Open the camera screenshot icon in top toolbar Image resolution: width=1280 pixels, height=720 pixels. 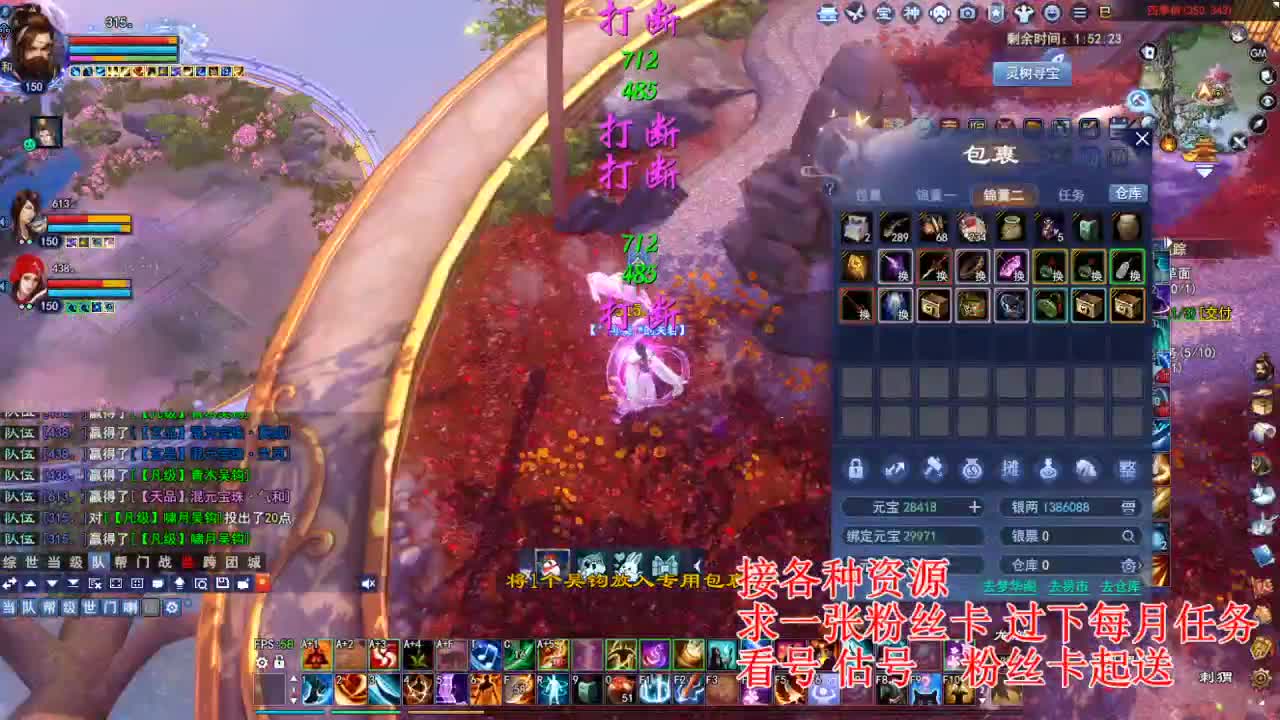(x=968, y=14)
